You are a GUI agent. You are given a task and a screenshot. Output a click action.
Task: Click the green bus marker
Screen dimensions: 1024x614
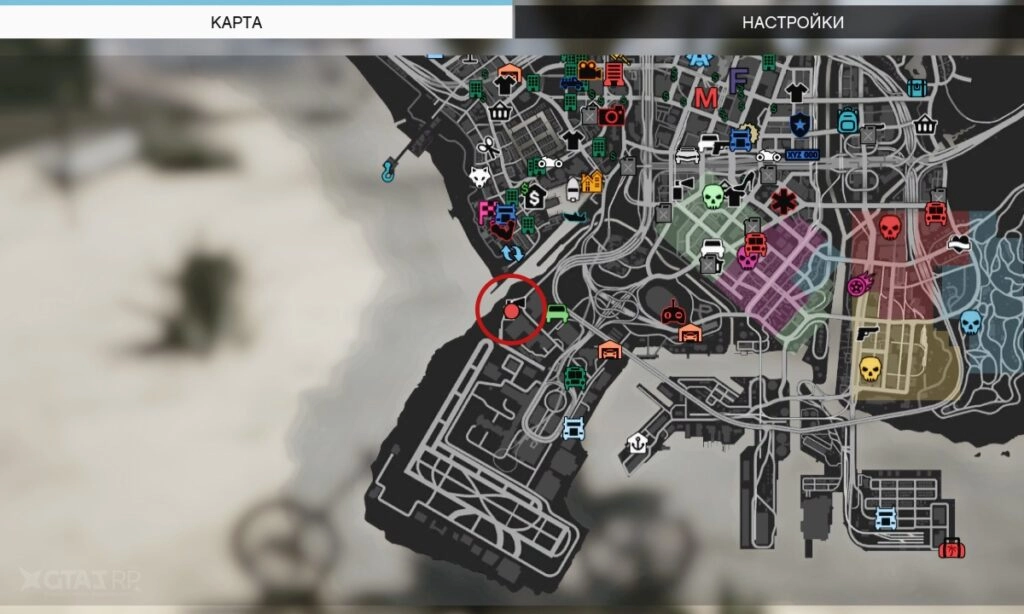(575, 377)
